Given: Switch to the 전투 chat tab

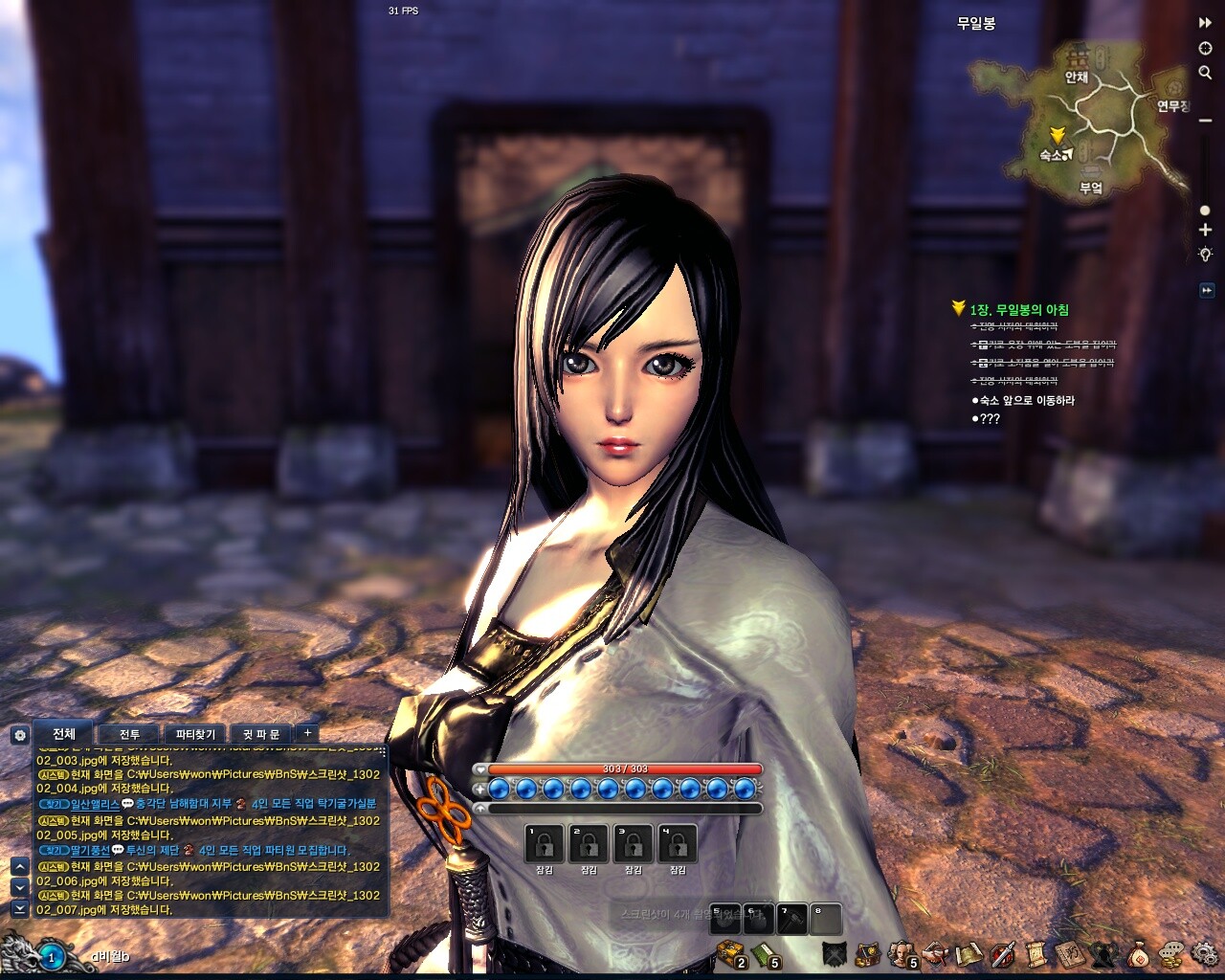Looking at the screenshot, I should [x=129, y=735].
